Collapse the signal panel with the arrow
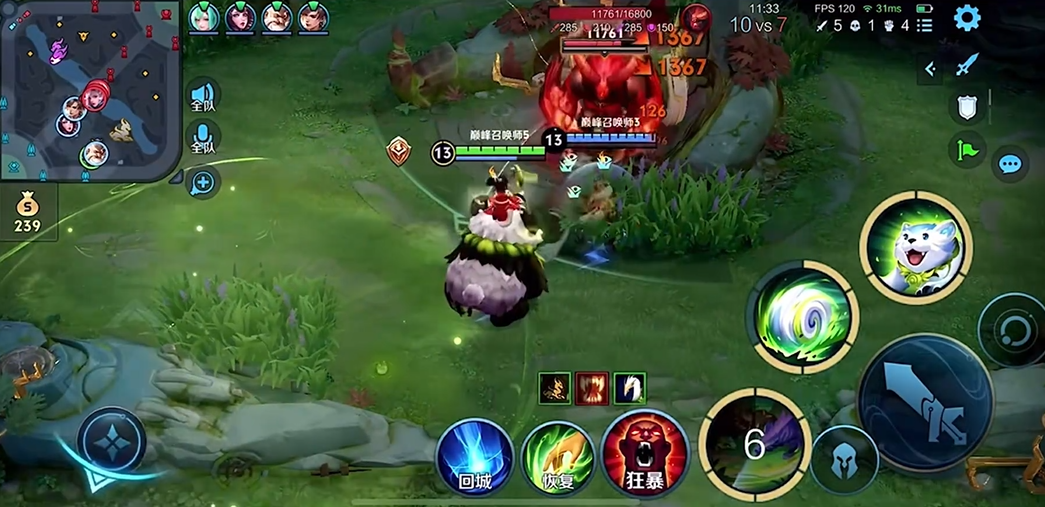This screenshot has height=507, width=1045. click(931, 68)
